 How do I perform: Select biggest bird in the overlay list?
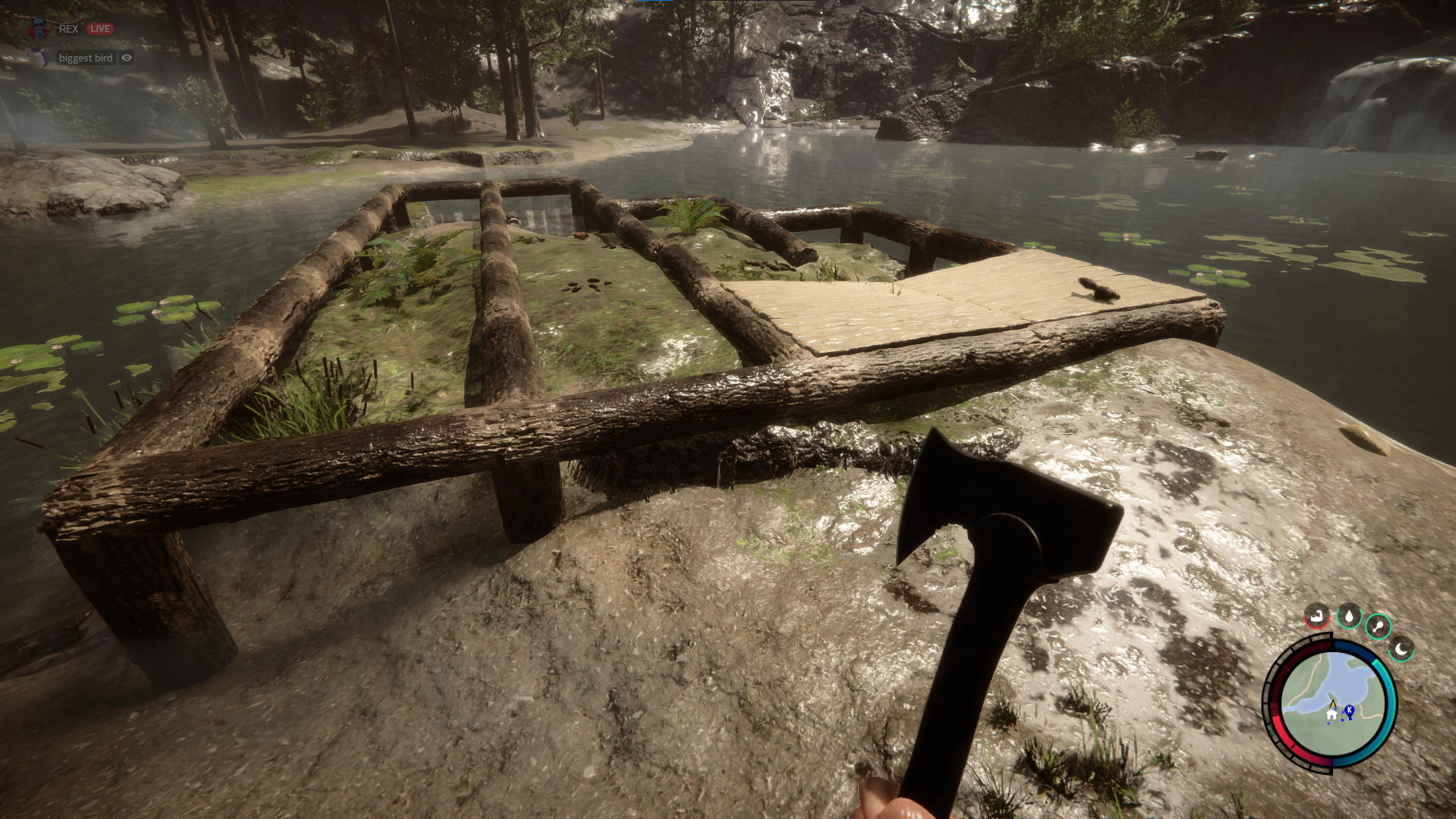point(85,58)
